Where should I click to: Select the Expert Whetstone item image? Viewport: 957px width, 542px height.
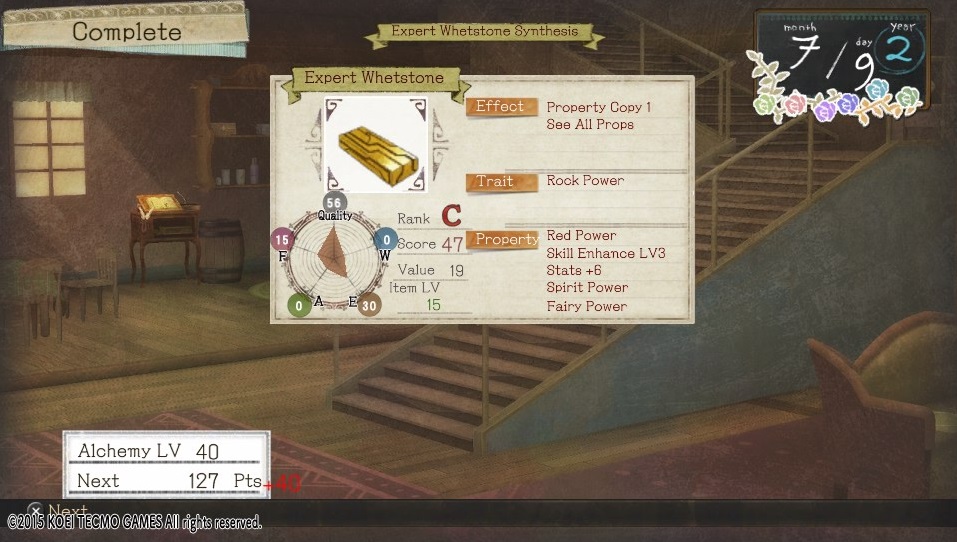[x=375, y=145]
